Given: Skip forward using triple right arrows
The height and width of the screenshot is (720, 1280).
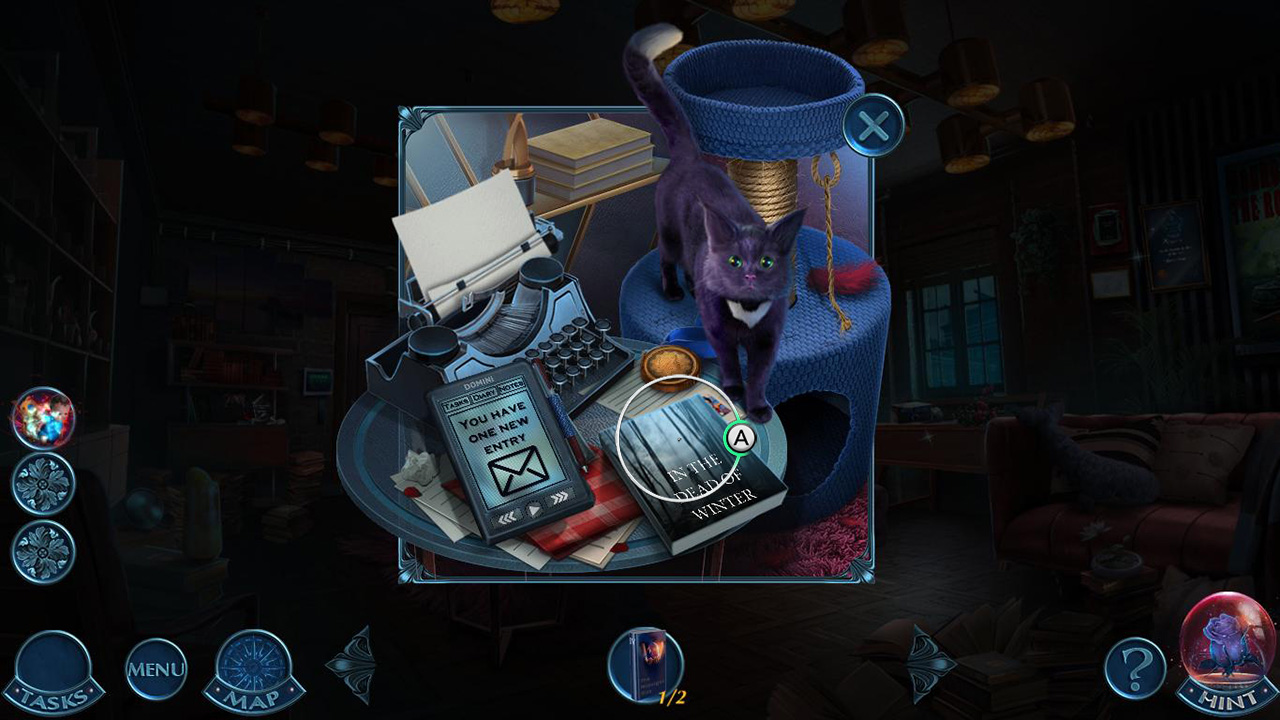Looking at the screenshot, I should pos(559,497).
